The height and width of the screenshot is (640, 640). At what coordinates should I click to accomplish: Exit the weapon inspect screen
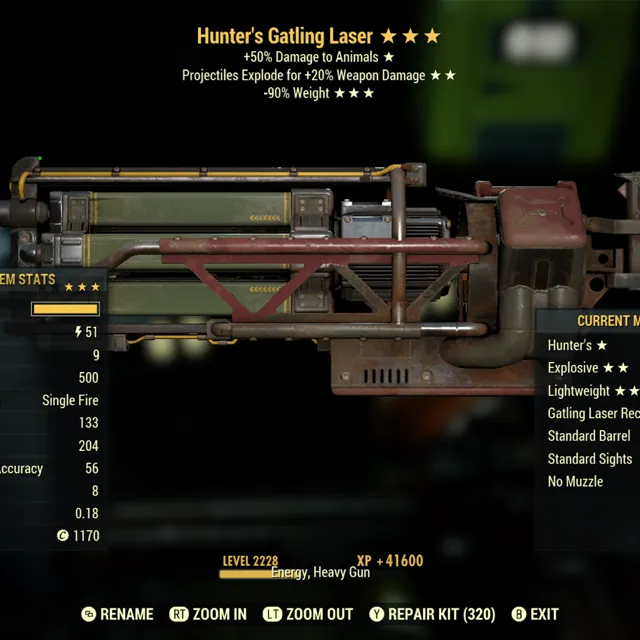pos(535,614)
